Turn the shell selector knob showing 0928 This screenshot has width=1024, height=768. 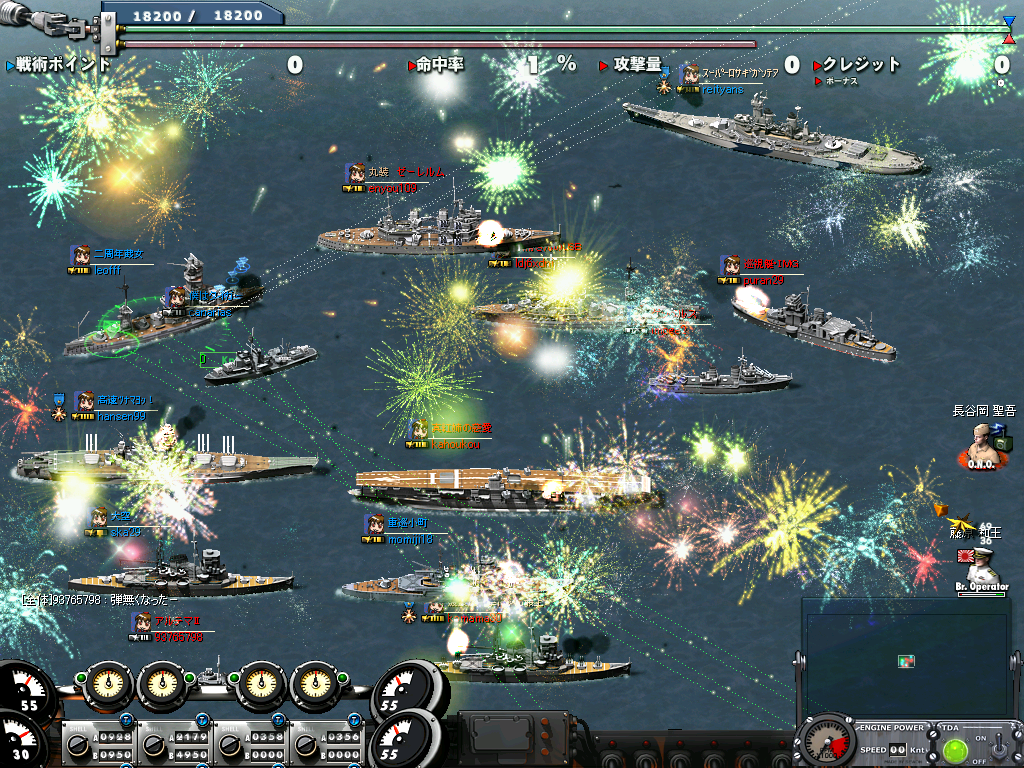pos(78,745)
